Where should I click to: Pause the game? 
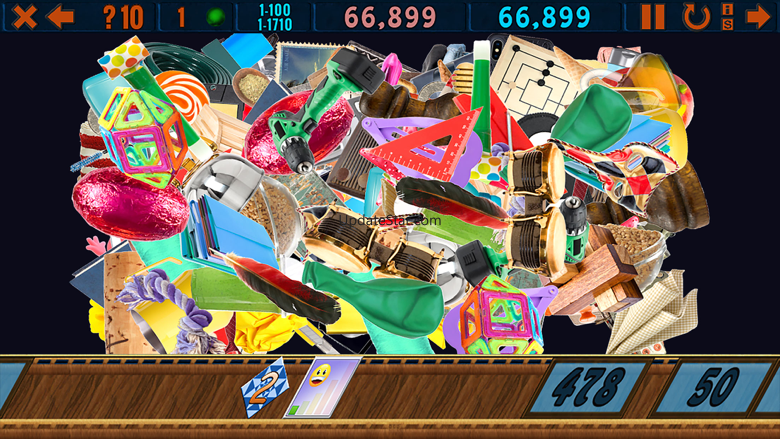pyautogui.click(x=652, y=16)
